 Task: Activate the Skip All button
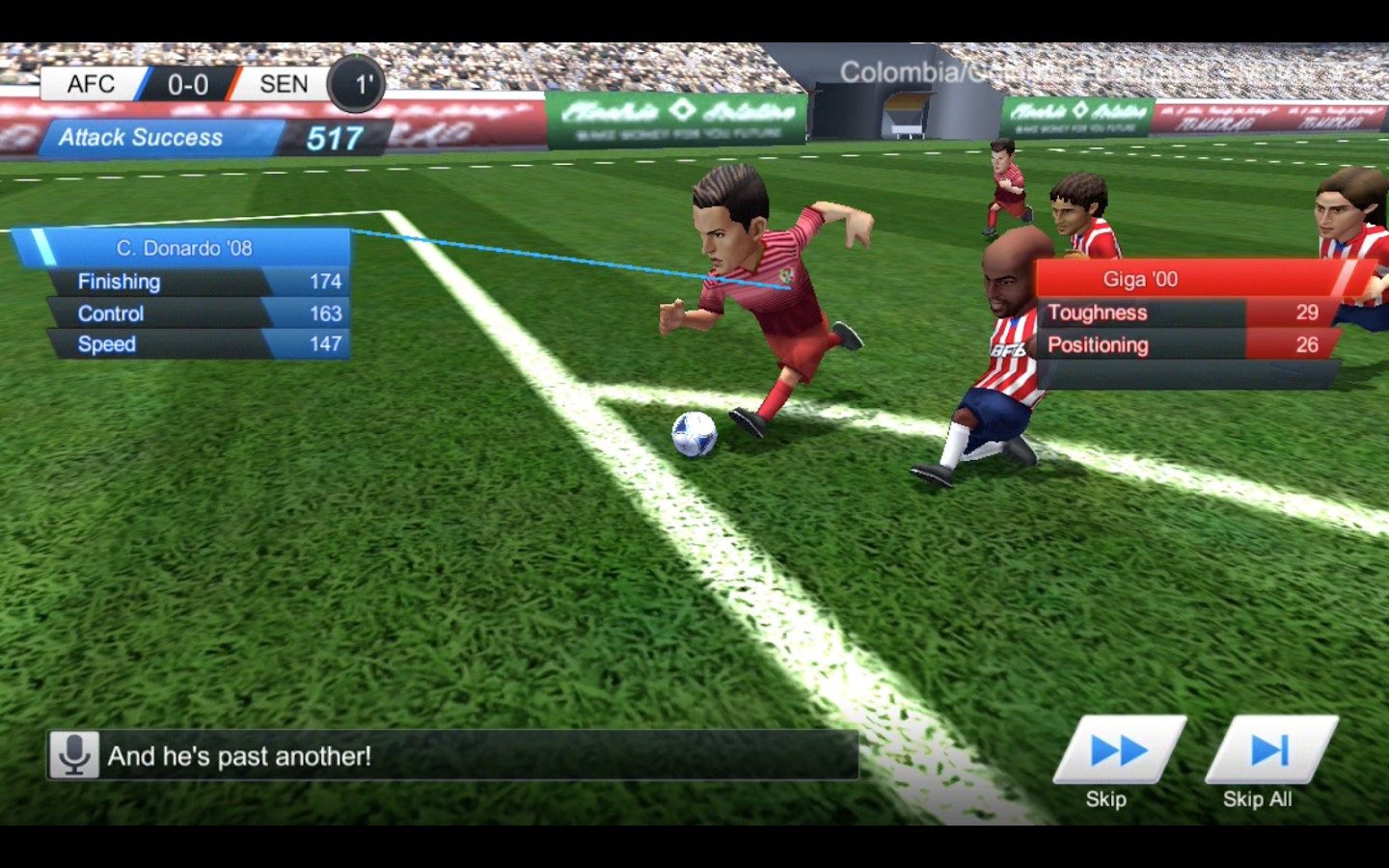1269,751
